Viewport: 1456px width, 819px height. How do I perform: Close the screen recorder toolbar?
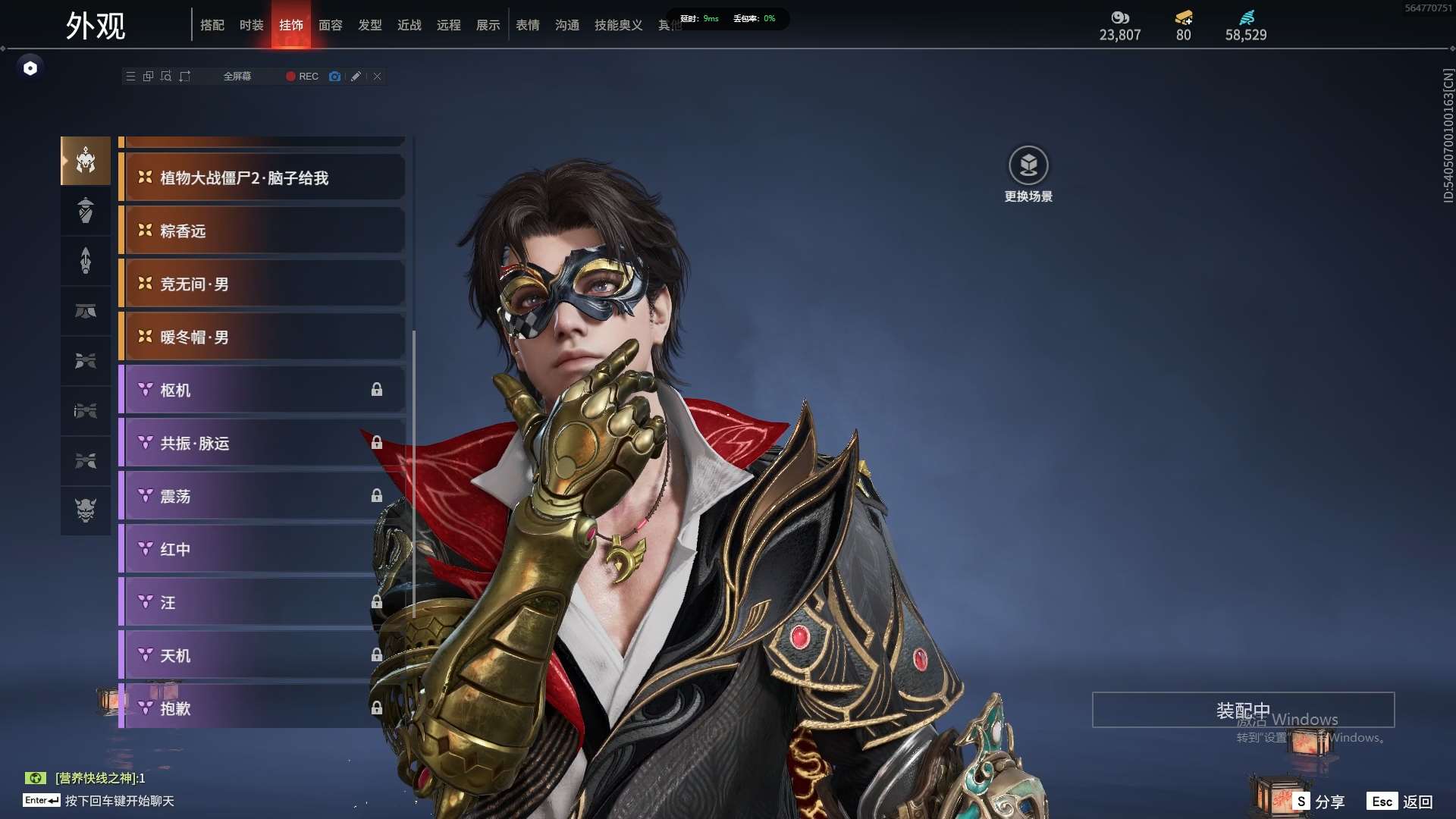click(x=377, y=77)
